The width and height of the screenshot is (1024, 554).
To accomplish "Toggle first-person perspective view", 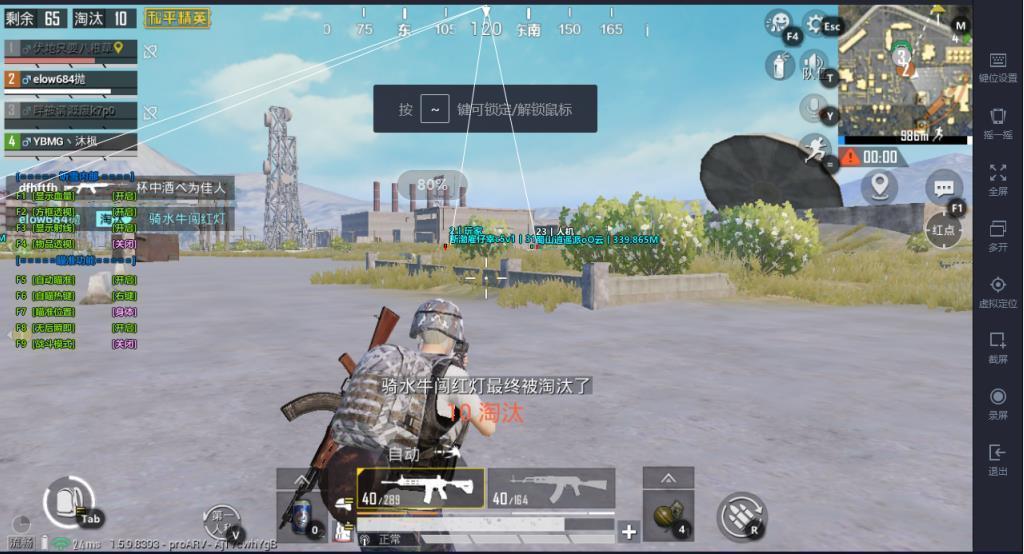I will tap(223, 521).
